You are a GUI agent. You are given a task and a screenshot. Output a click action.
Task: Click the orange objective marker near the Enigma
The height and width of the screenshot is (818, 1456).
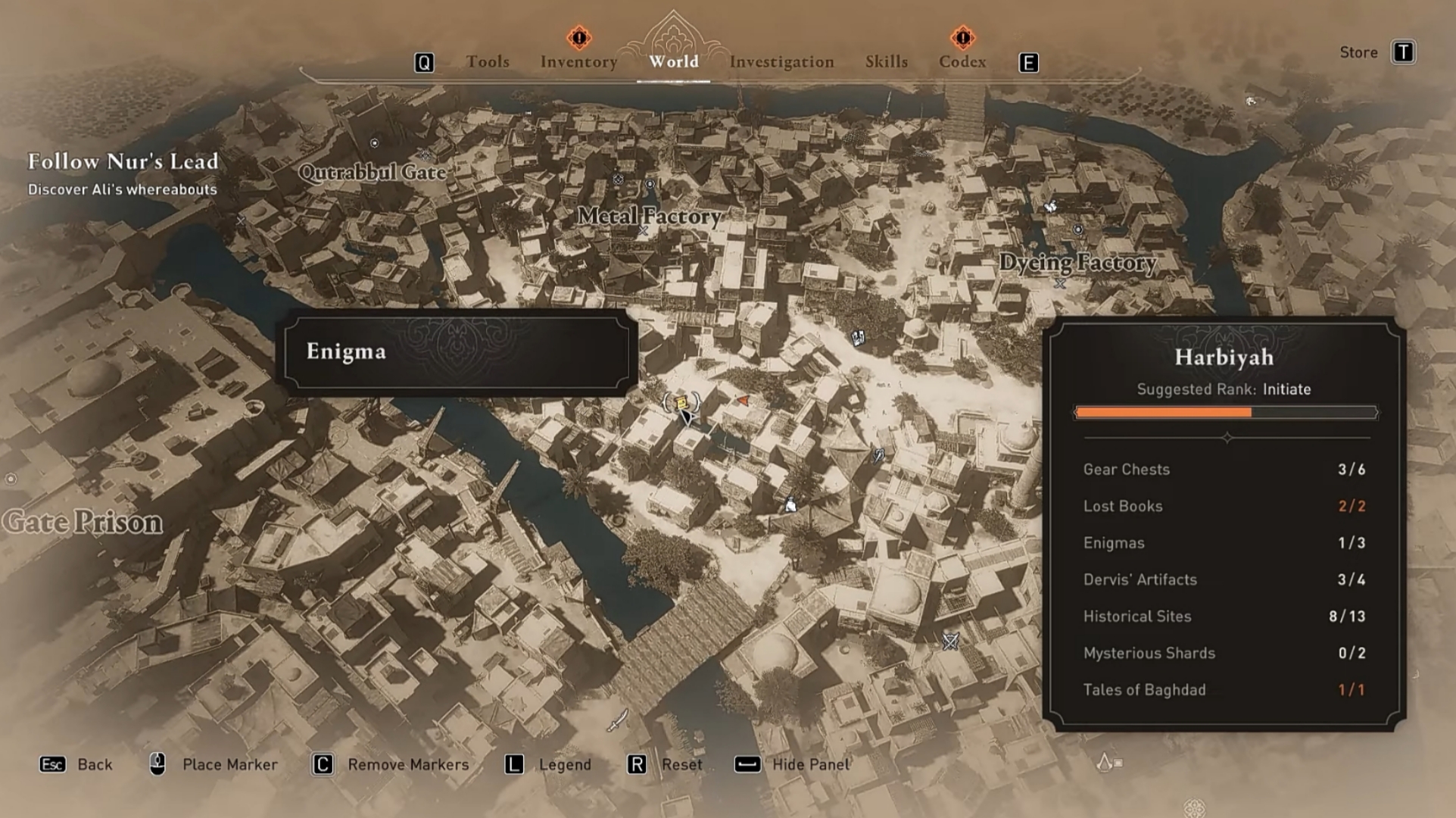[x=744, y=400]
